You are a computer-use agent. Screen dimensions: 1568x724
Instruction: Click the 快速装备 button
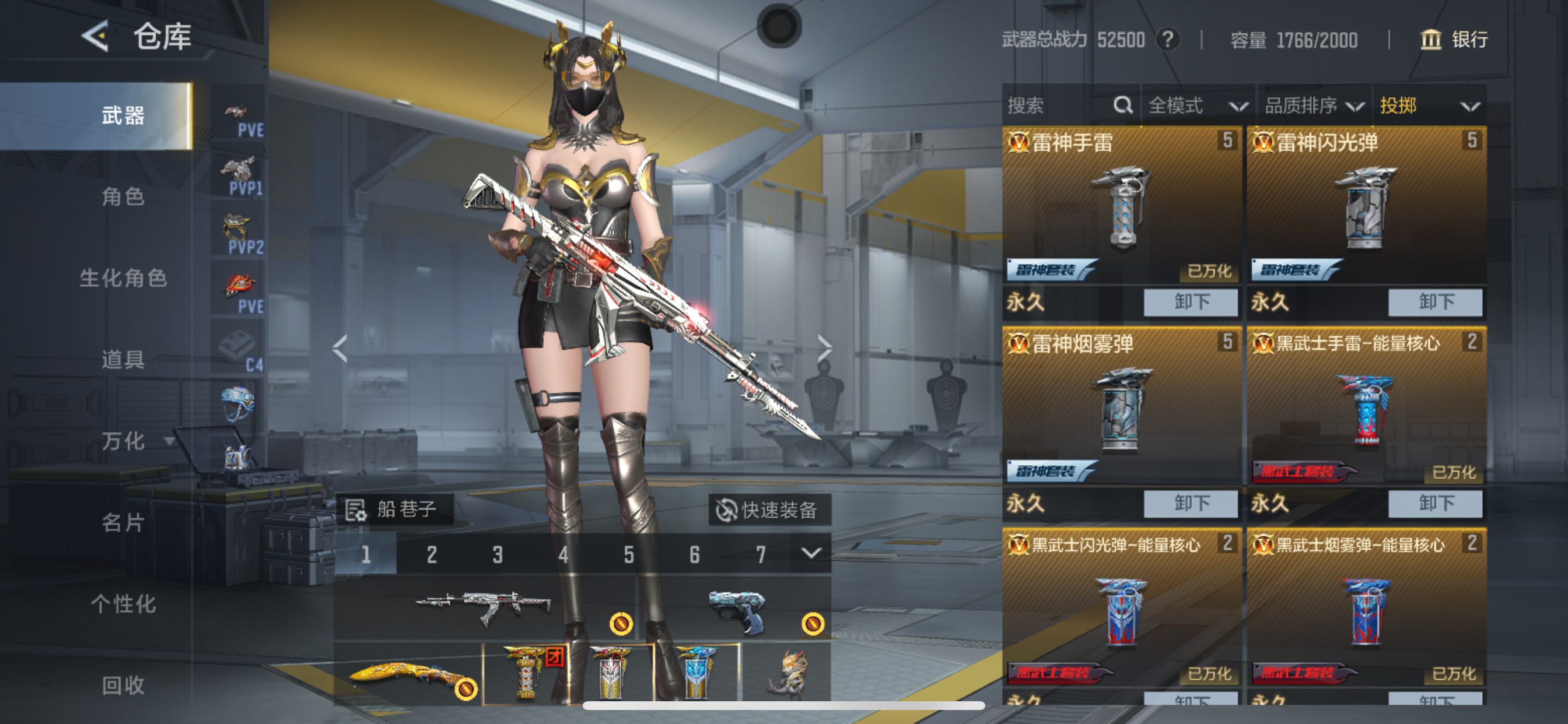tap(770, 511)
